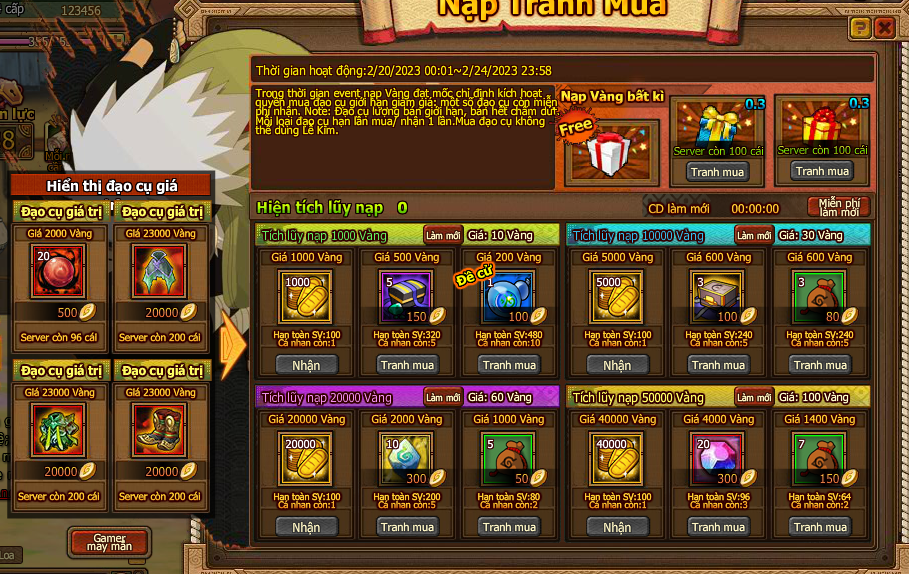Image resolution: width=909 pixels, height=574 pixels.
Task: Claim the 1000 gold reward with Nhận
Action: click(306, 365)
